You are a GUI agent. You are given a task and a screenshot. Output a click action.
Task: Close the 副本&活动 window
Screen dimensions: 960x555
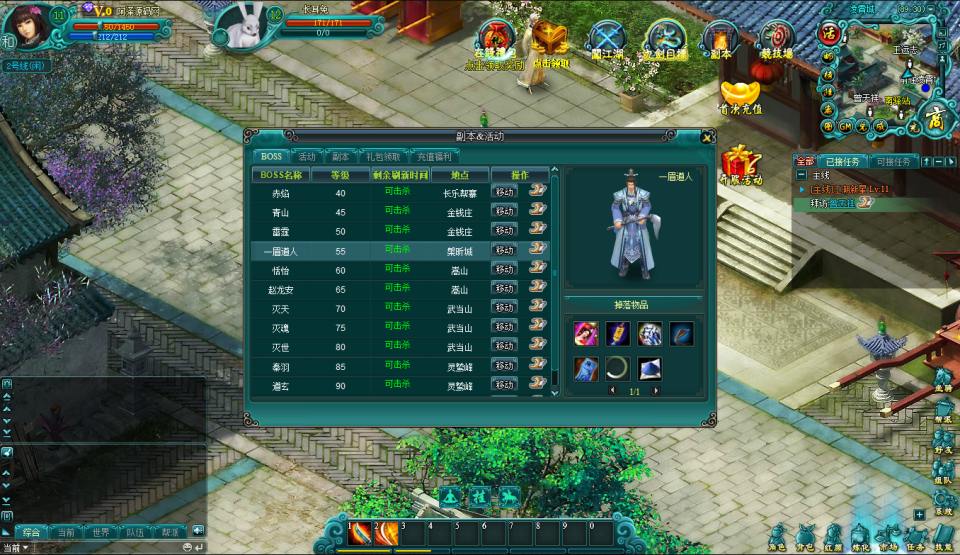tap(708, 137)
